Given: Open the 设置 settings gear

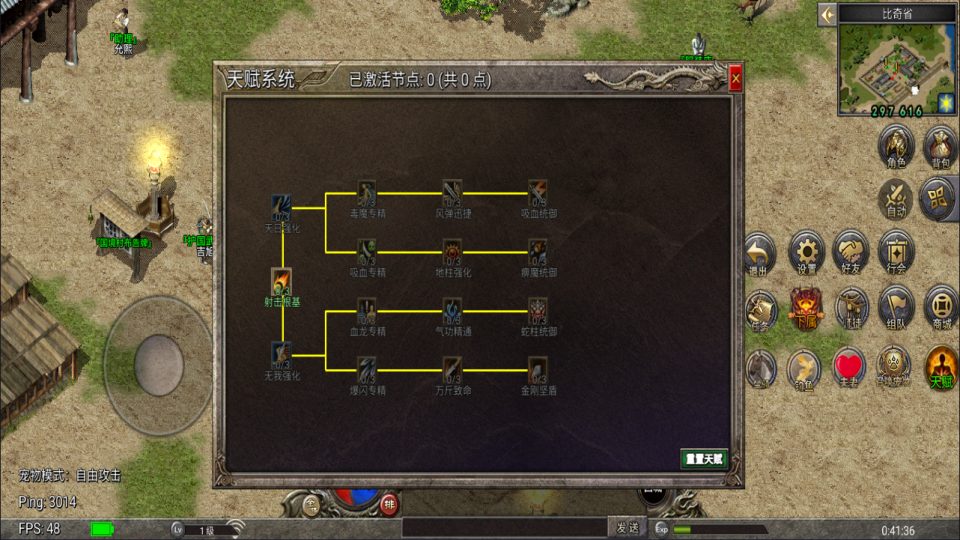Looking at the screenshot, I should tap(806, 253).
